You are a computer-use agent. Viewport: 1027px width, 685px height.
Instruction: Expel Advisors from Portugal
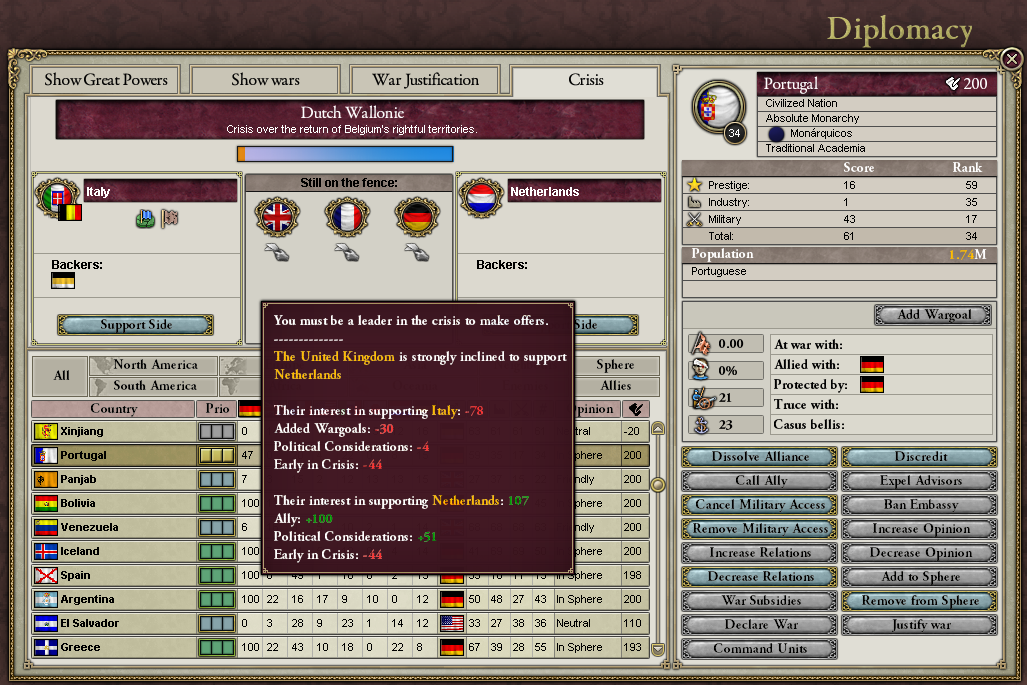click(x=920, y=481)
